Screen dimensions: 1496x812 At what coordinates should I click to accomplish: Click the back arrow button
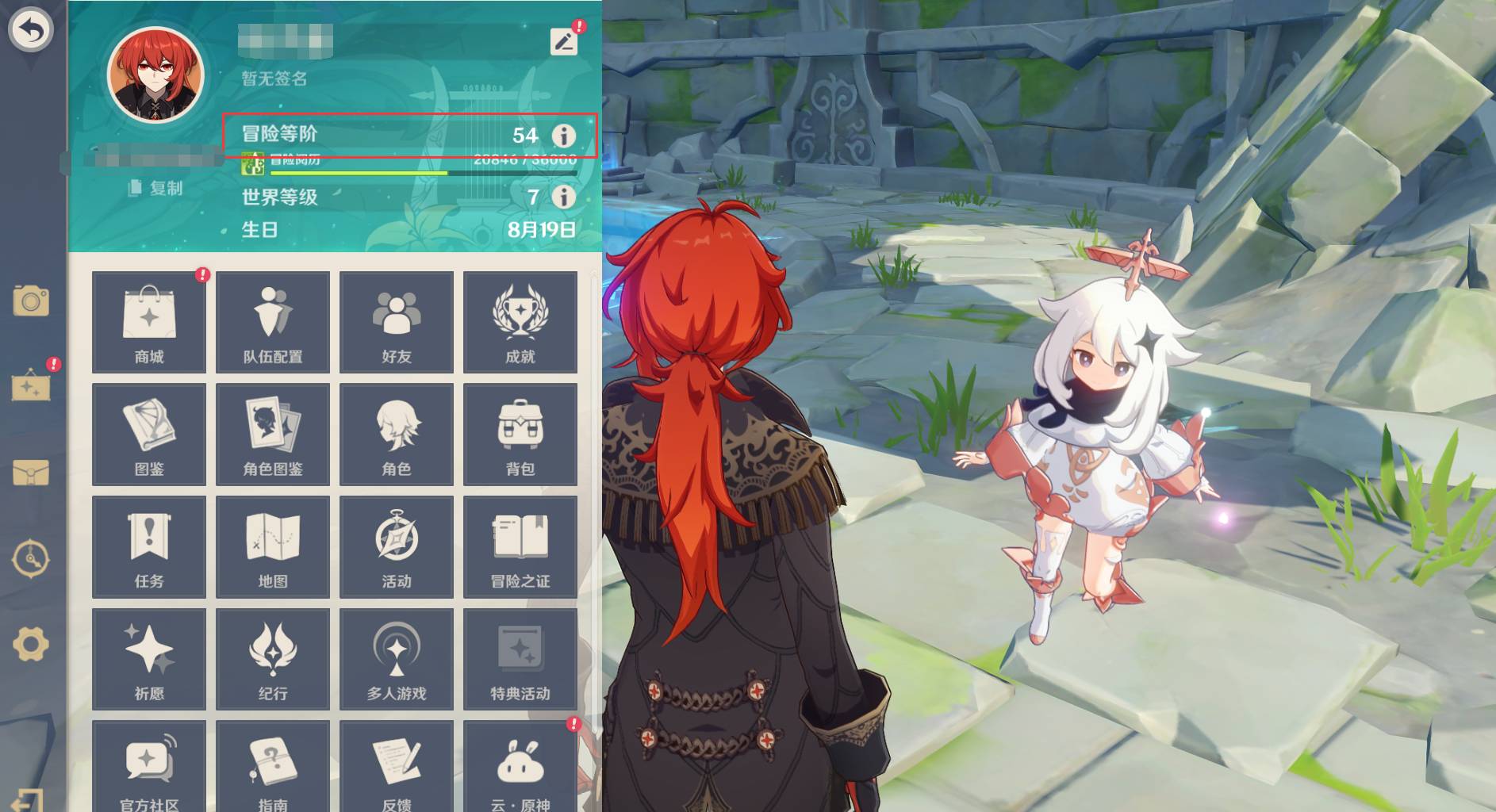pyautogui.click(x=30, y=31)
